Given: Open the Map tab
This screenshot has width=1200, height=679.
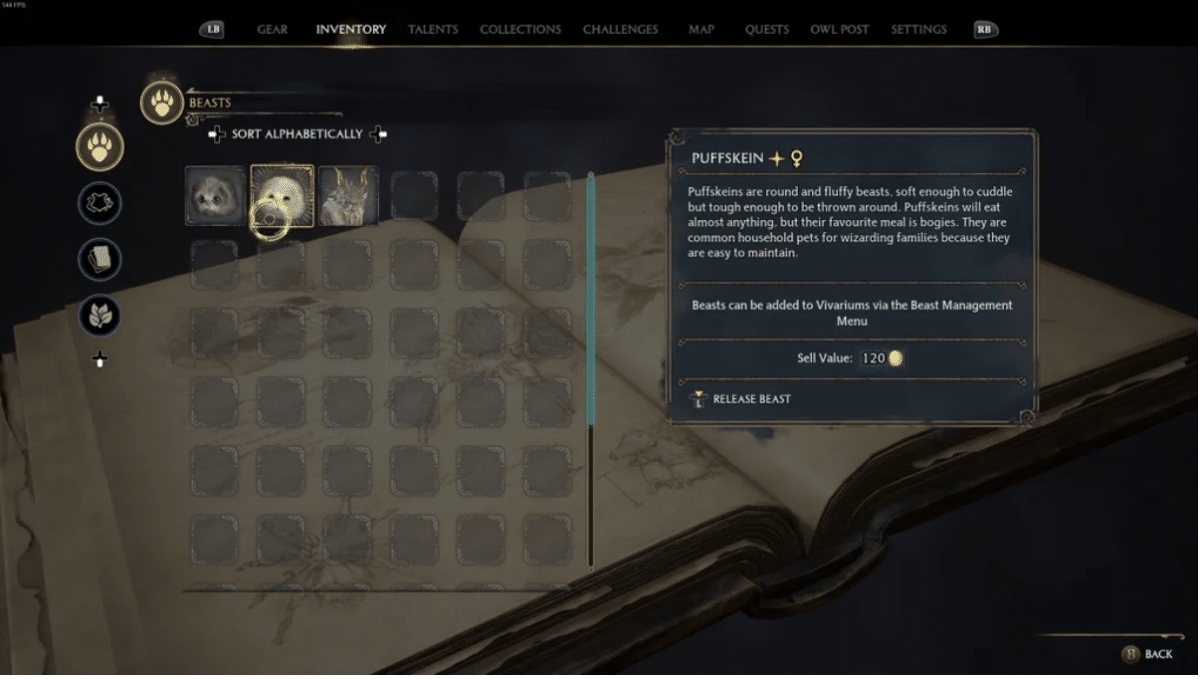Looking at the screenshot, I should pos(701,29).
